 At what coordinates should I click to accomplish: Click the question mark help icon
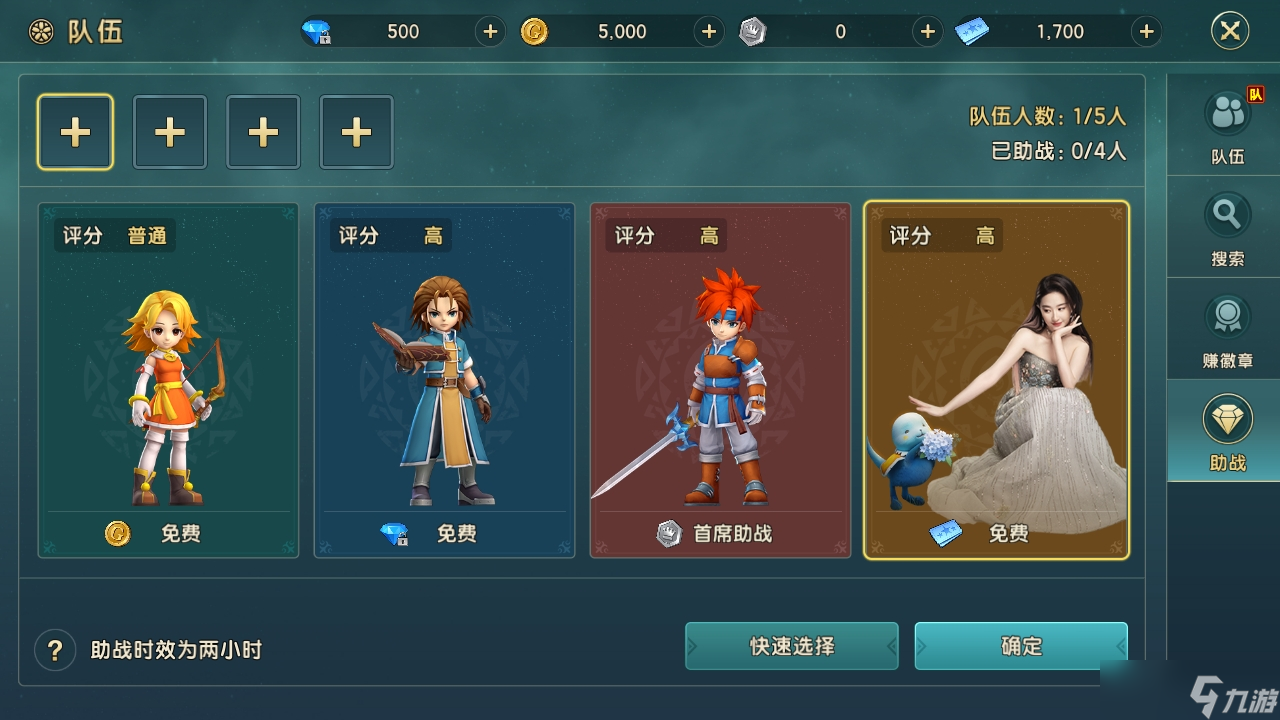pos(55,649)
